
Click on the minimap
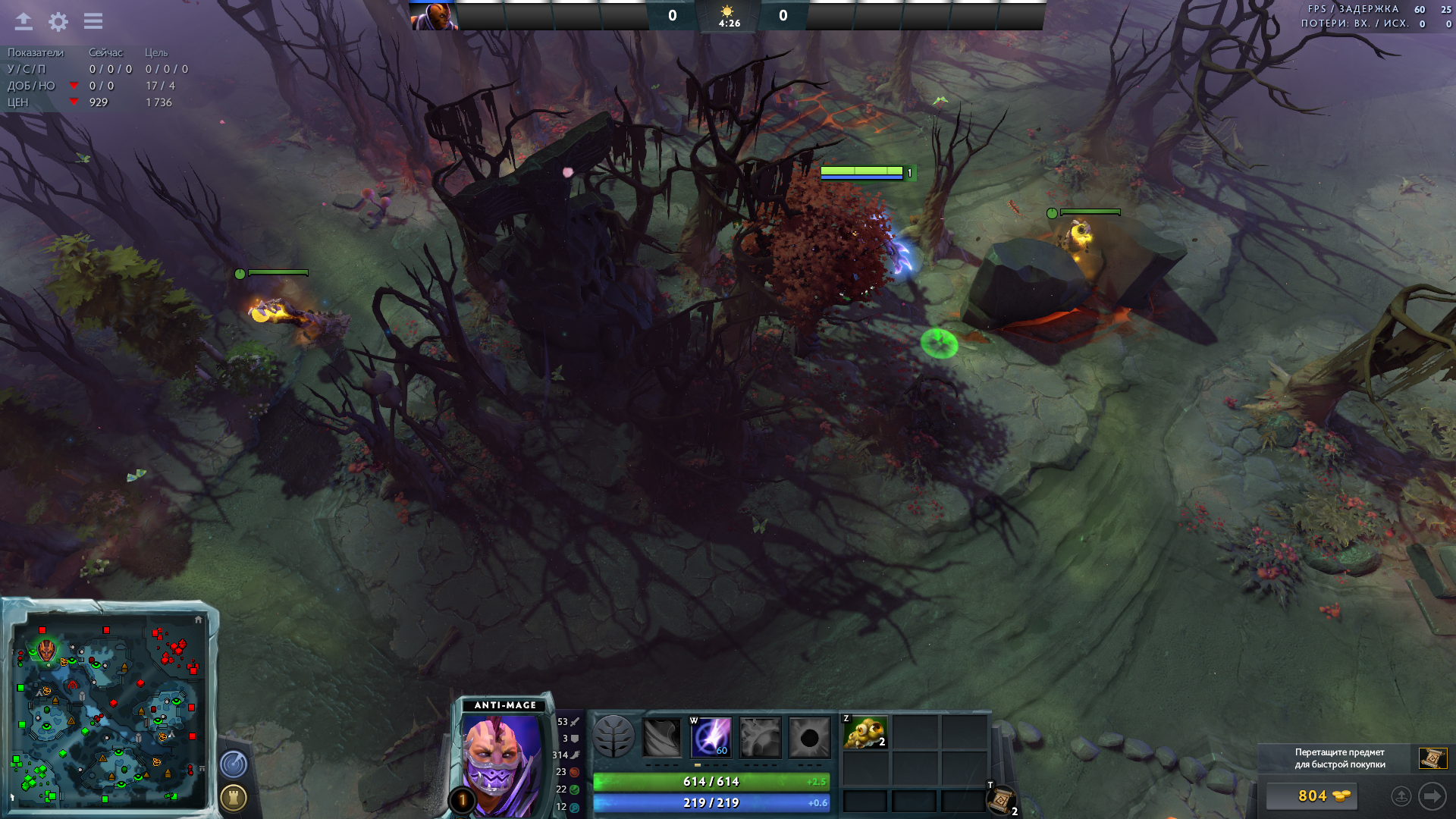[x=108, y=713]
